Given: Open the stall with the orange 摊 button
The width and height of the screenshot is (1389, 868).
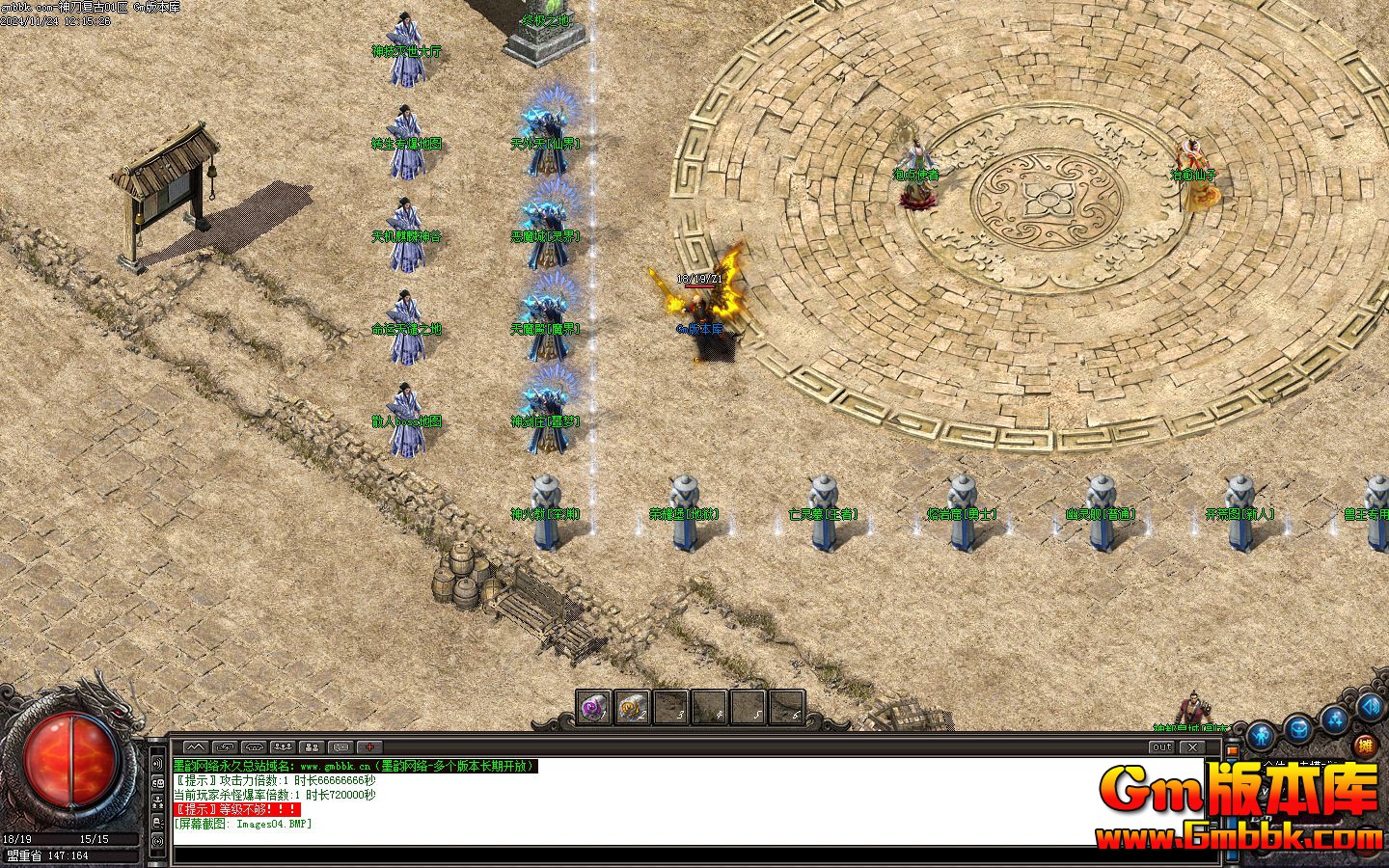Looking at the screenshot, I should (1364, 745).
